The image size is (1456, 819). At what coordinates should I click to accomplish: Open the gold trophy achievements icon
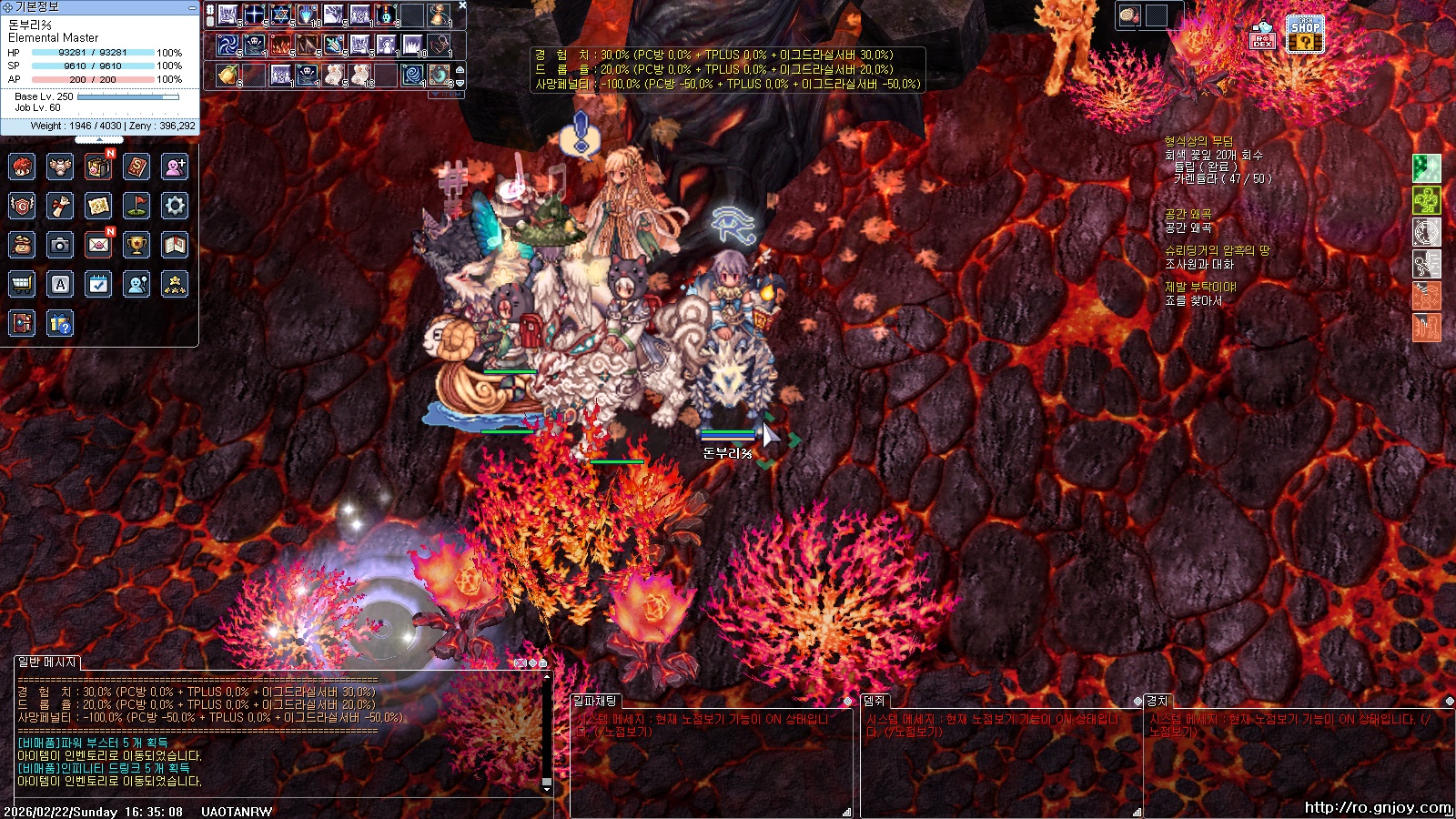tap(136, 245)
